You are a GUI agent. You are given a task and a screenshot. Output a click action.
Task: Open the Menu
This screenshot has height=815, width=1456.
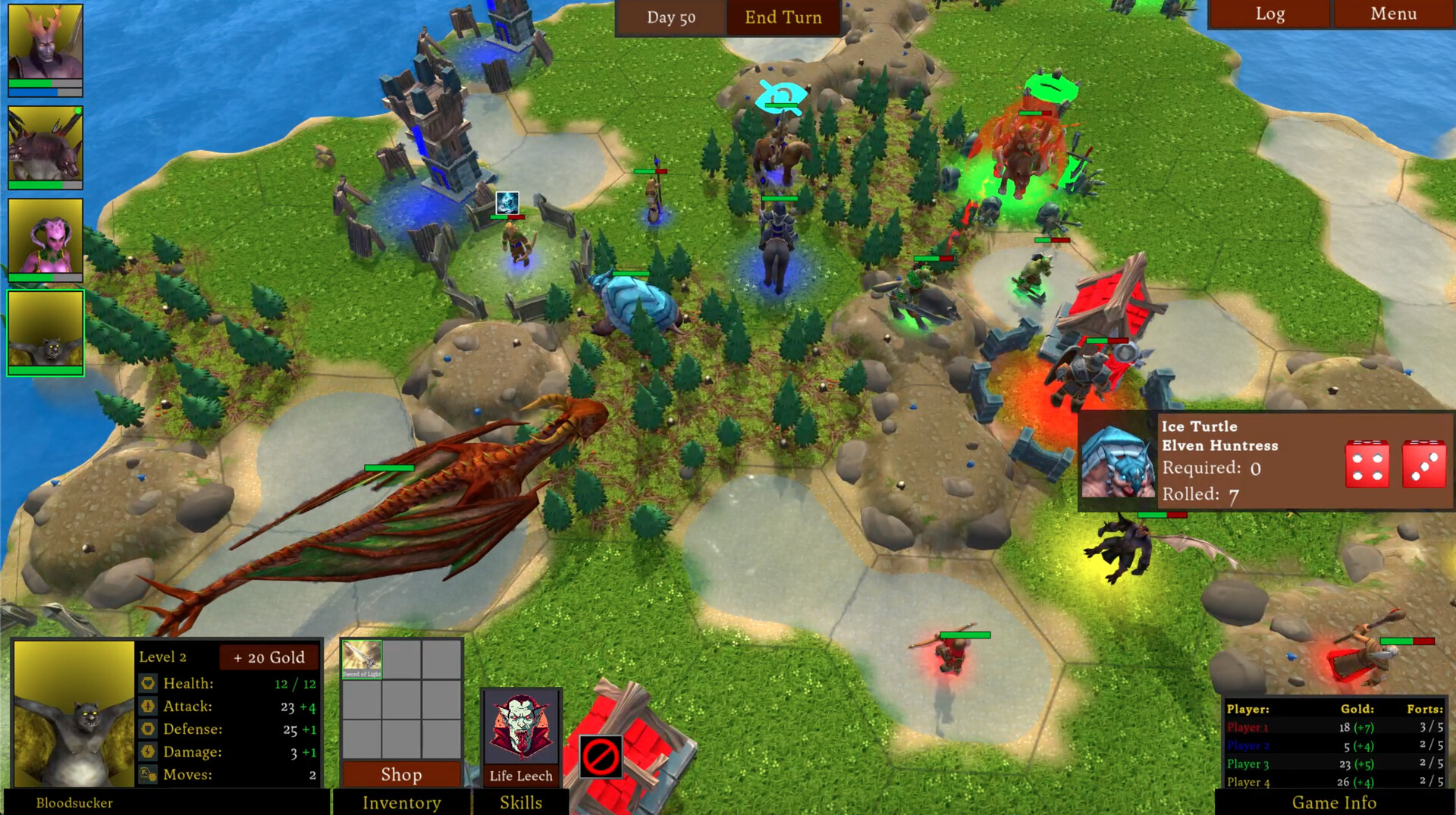click(1392, 14)
